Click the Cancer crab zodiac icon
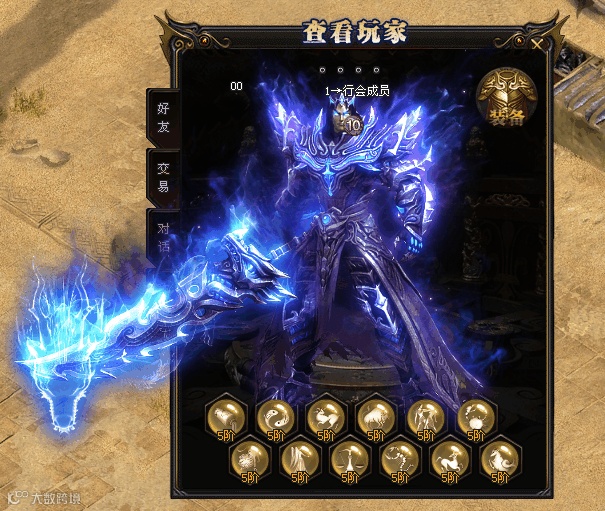Image resolution: width=605 pixels, height=511 pixels. (476, 416)
